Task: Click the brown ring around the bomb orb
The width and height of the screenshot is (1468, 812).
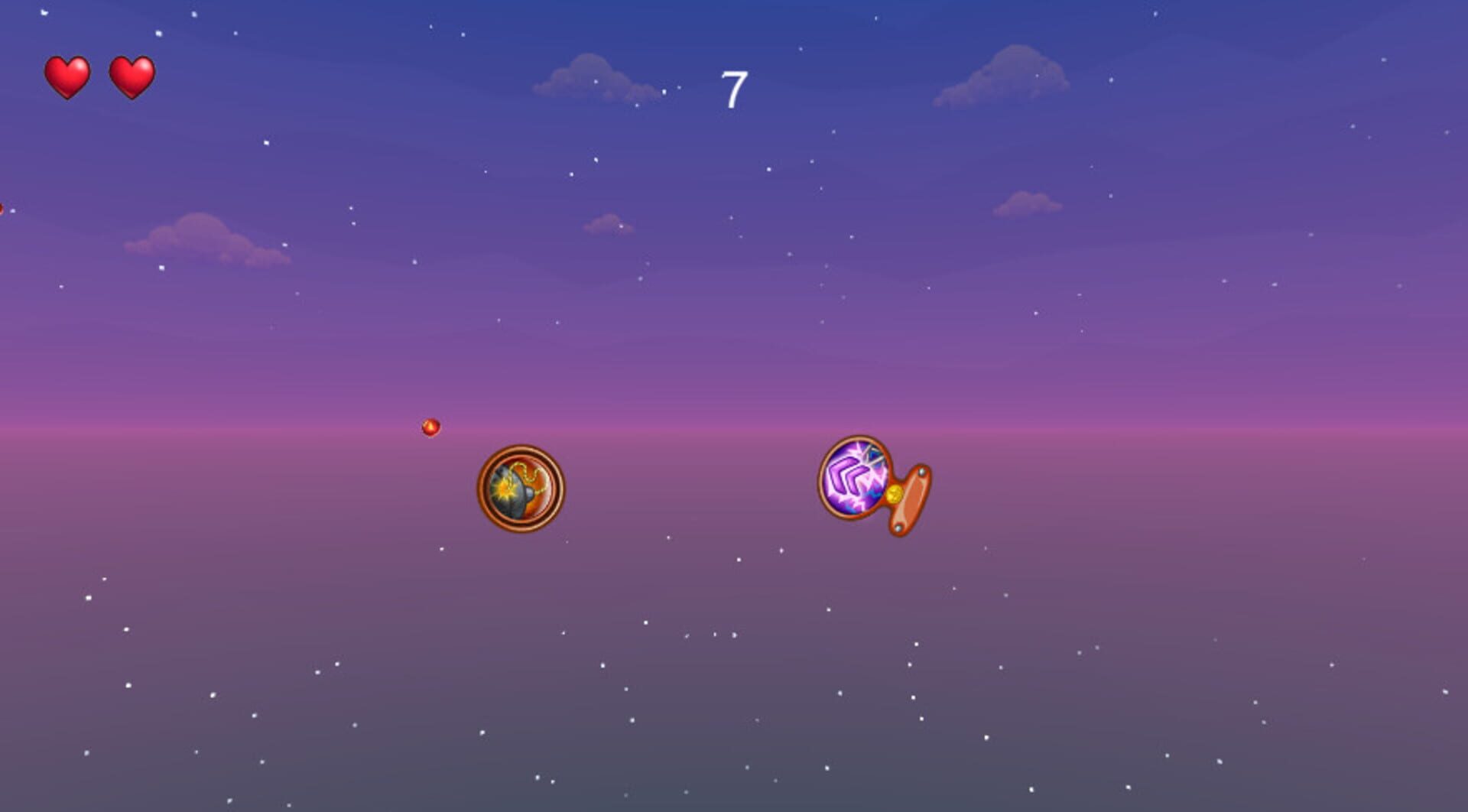Action: coord(521,451)
